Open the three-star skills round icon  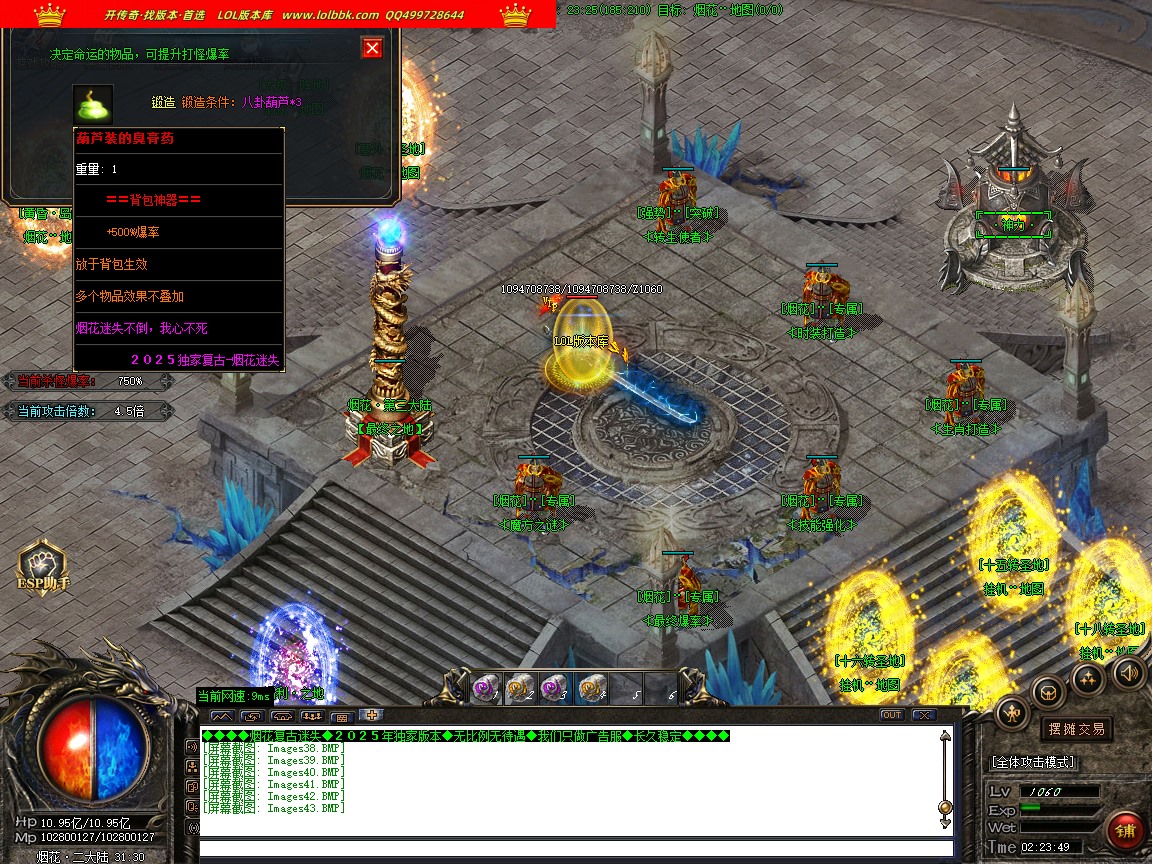click(x=1088, y=678)
